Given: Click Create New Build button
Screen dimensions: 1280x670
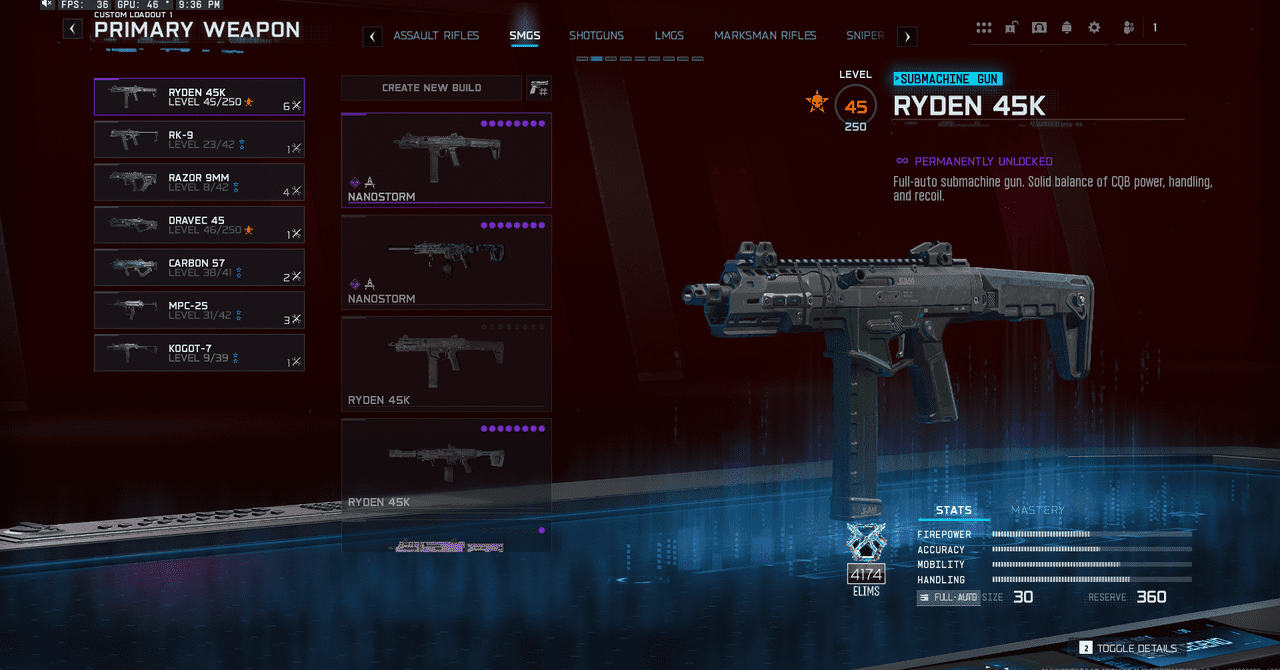Looking at the screenshot, I should [431, 88].
